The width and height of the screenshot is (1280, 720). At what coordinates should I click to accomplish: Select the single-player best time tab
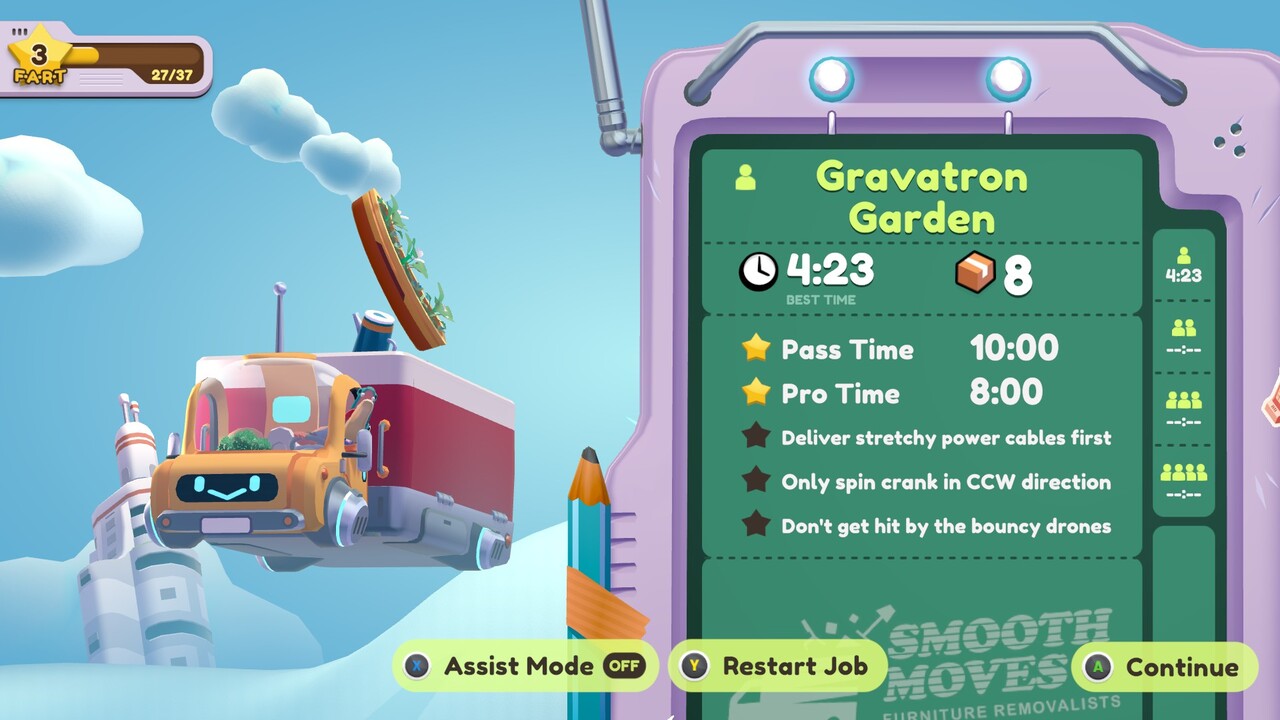(1183, 266)
